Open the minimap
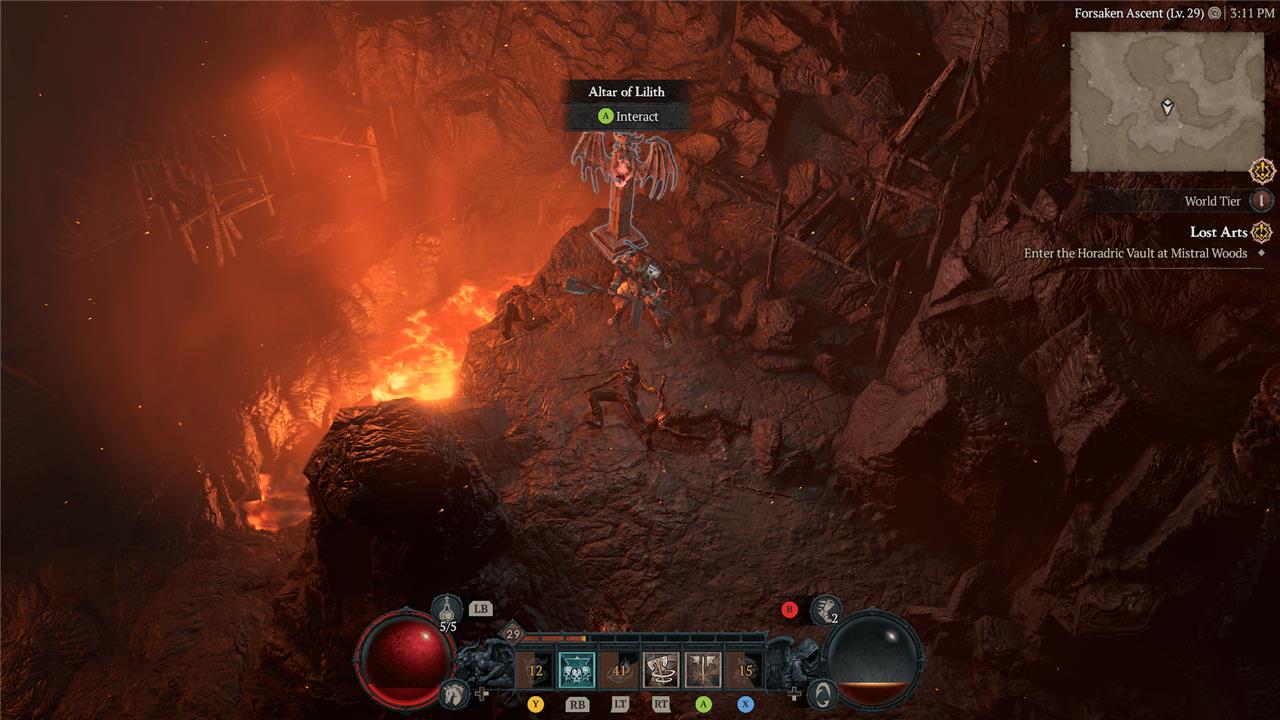The image size is (1280, 720). pos(1167,101)
